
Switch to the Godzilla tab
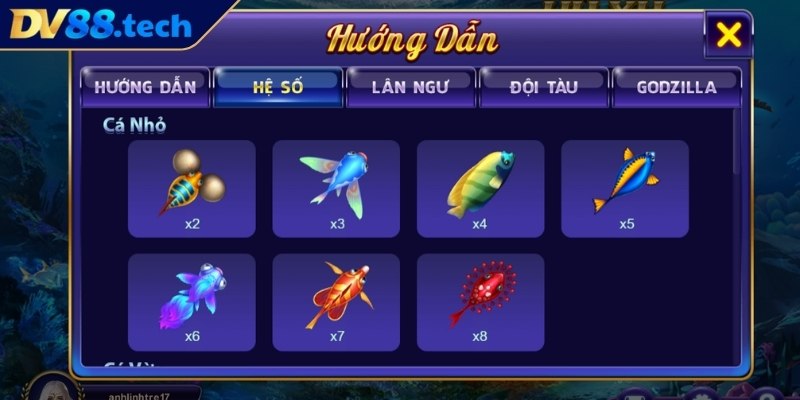click(676, 87)
